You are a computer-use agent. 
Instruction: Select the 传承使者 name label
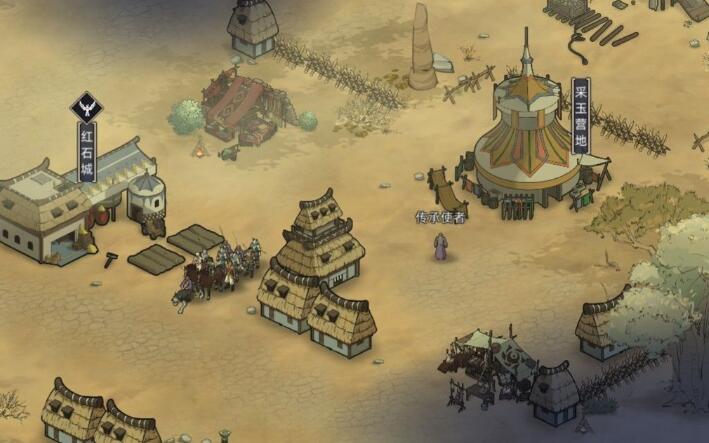coord(440,217)
